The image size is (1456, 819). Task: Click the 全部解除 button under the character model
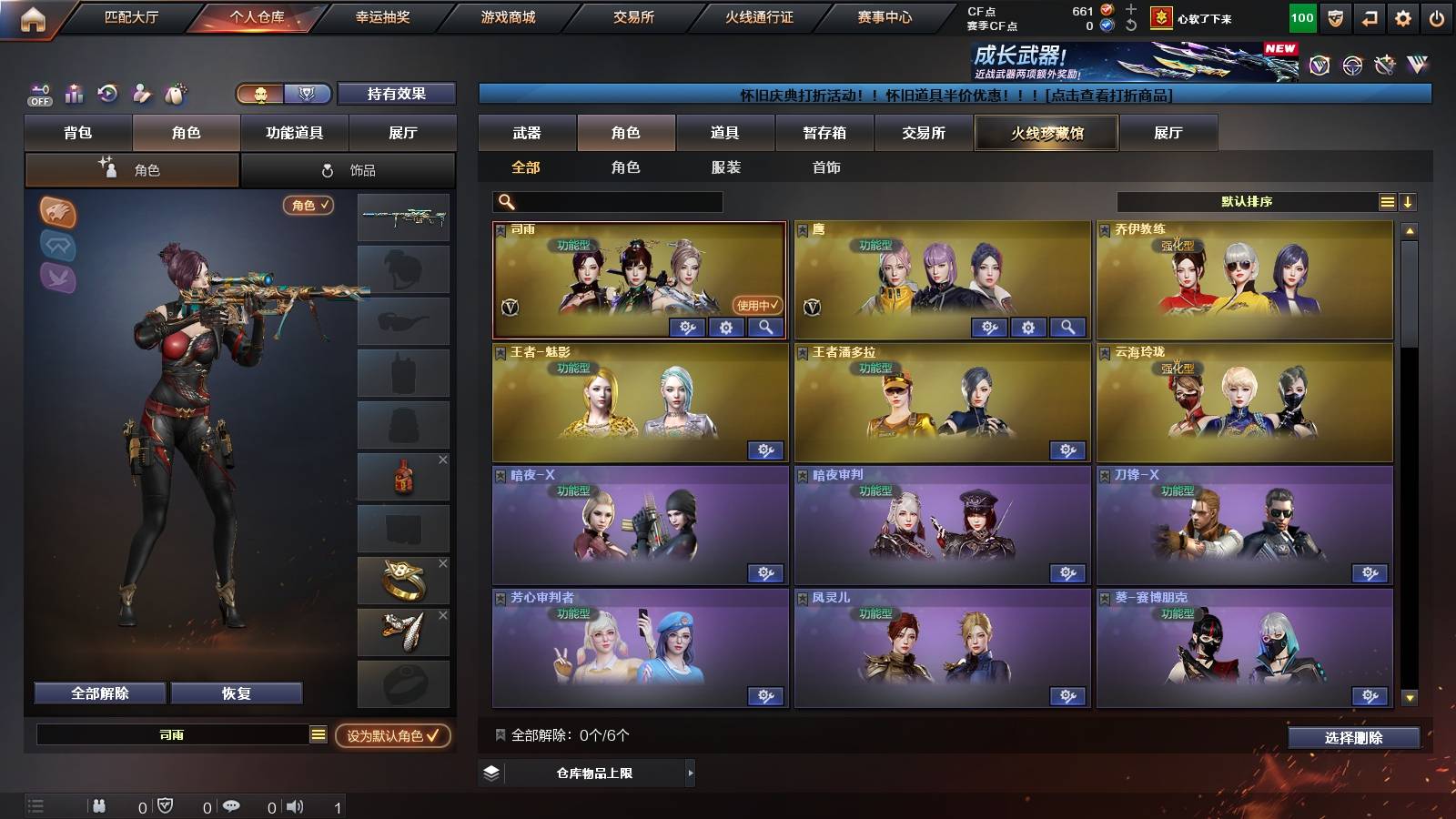98,693
